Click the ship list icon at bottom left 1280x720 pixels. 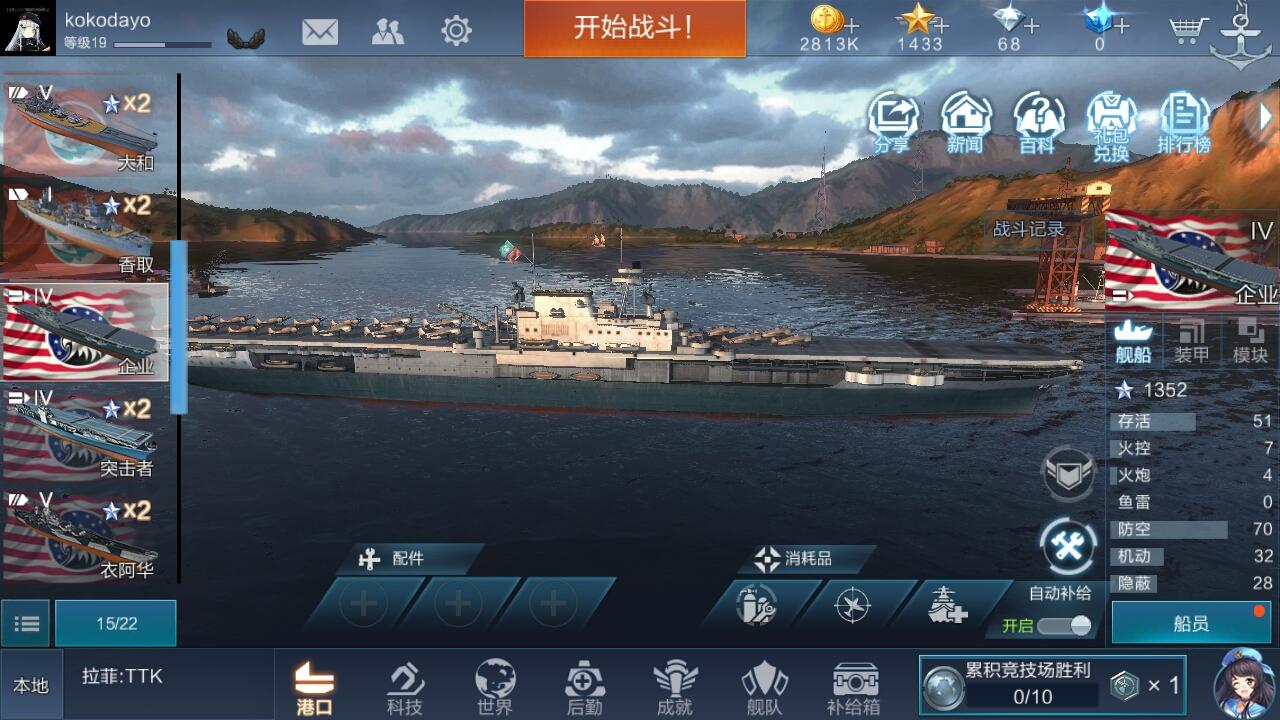[x=26, y=622]
